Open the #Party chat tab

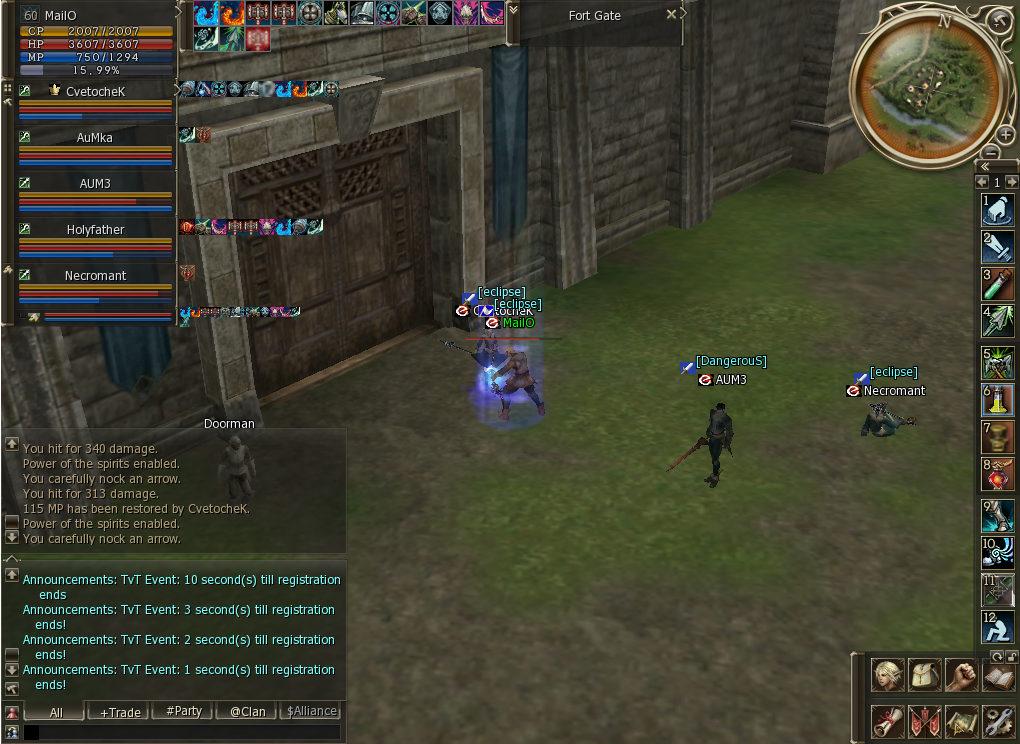coord(184,712)
